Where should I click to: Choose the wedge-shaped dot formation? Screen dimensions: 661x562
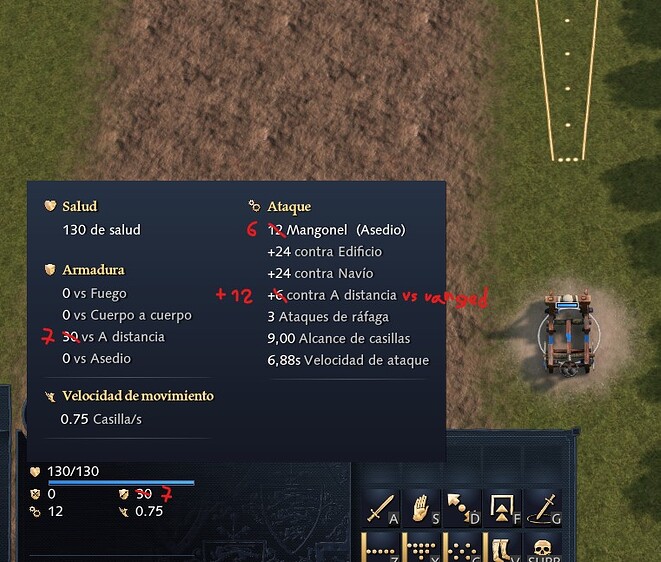tap(421, 549)
